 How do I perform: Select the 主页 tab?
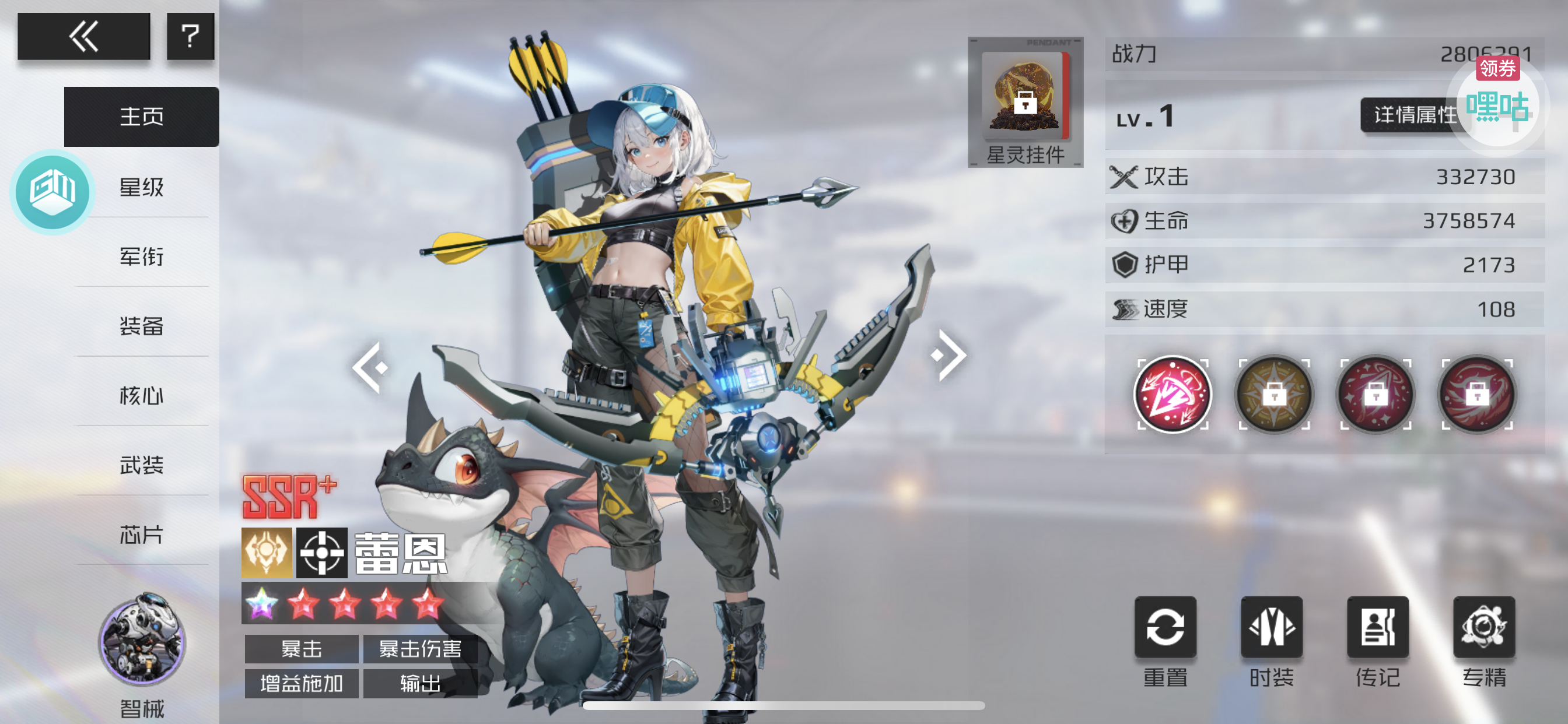tap(141, 116)
